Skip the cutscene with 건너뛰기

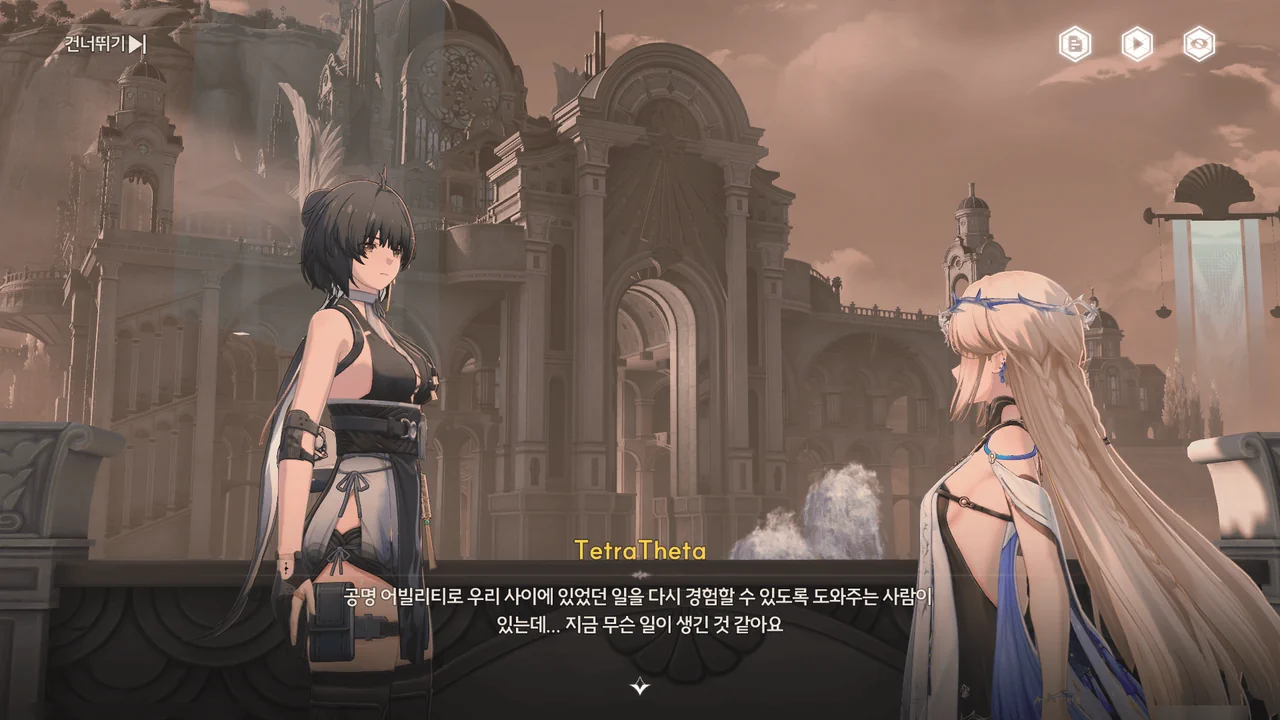[106, 44]
